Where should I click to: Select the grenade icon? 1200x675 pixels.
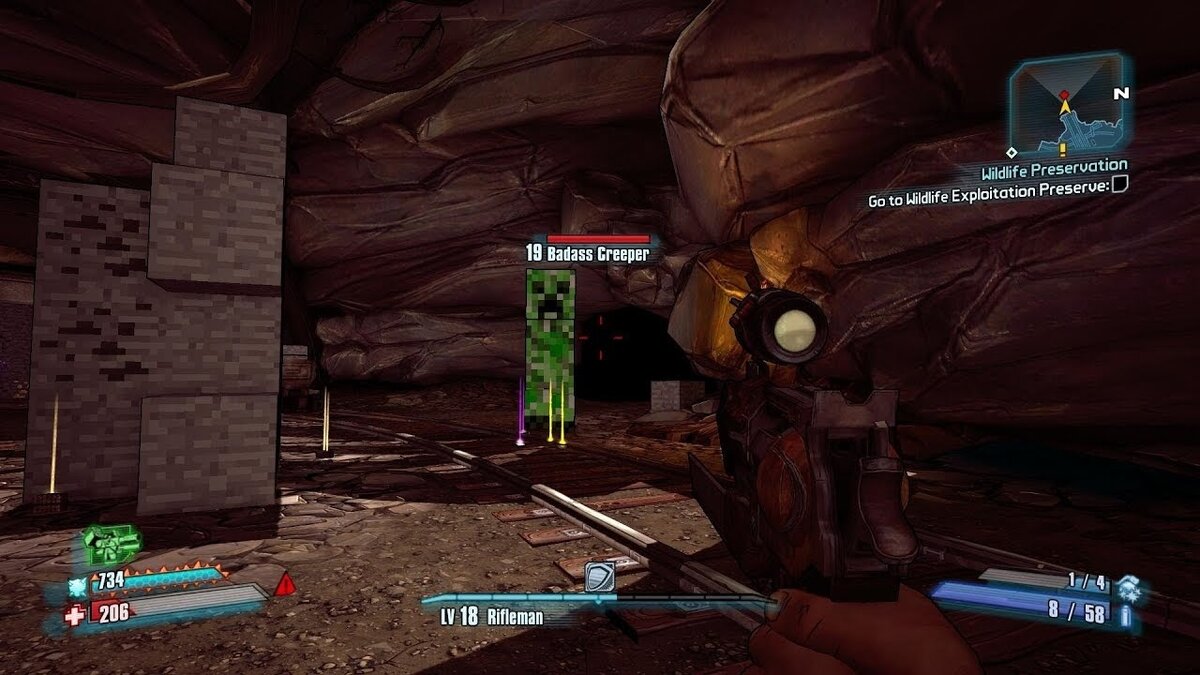click(1128, 586)
